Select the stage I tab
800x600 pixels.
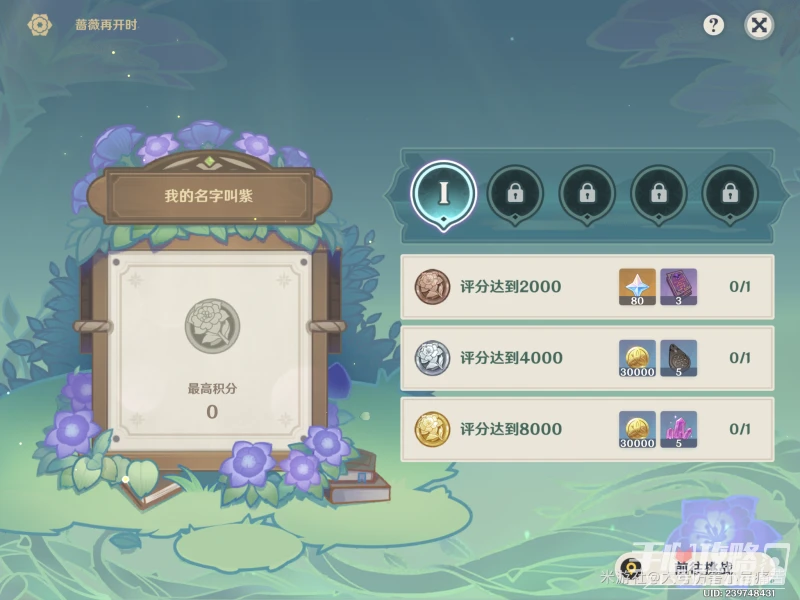[x=443, y=193]
